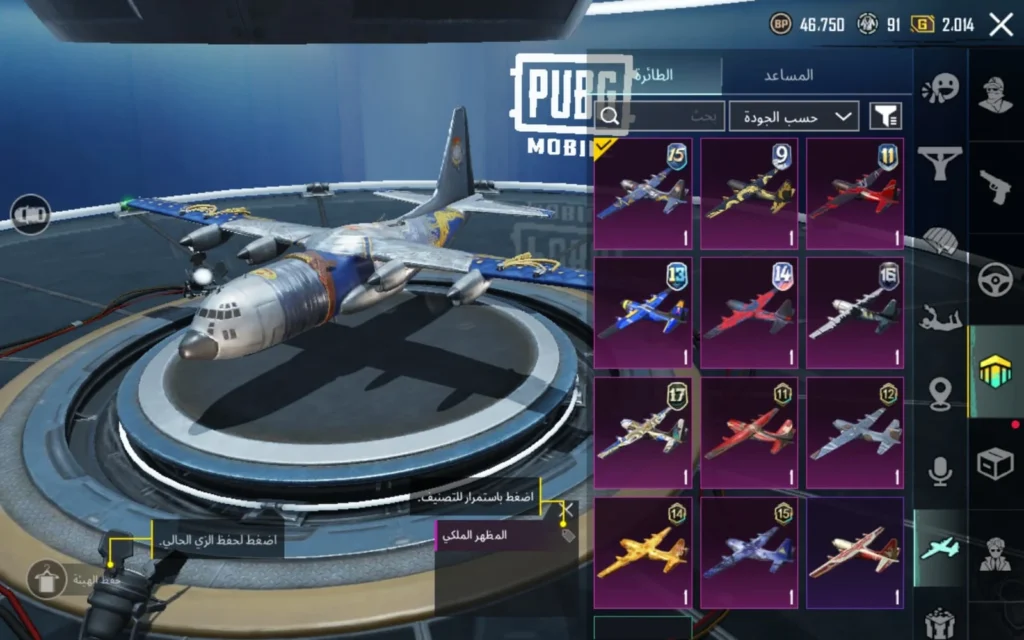
Task: Choose the level 13 blue and yellow plane skin
Action: (642, 312)
